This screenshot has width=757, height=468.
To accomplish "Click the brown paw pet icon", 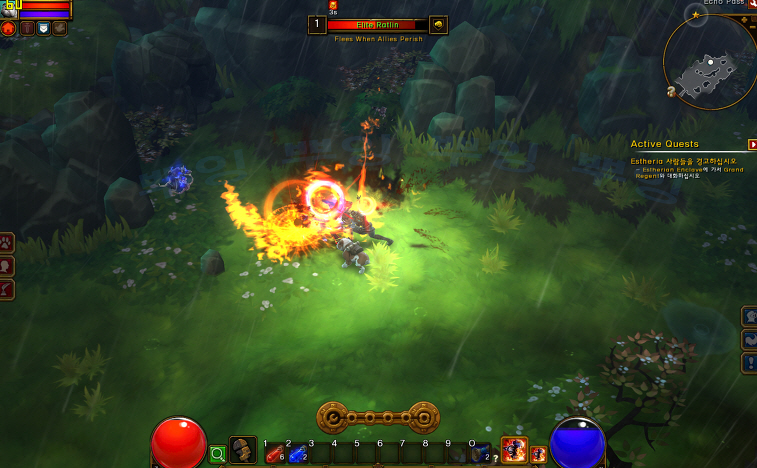I will coord(60,28).
